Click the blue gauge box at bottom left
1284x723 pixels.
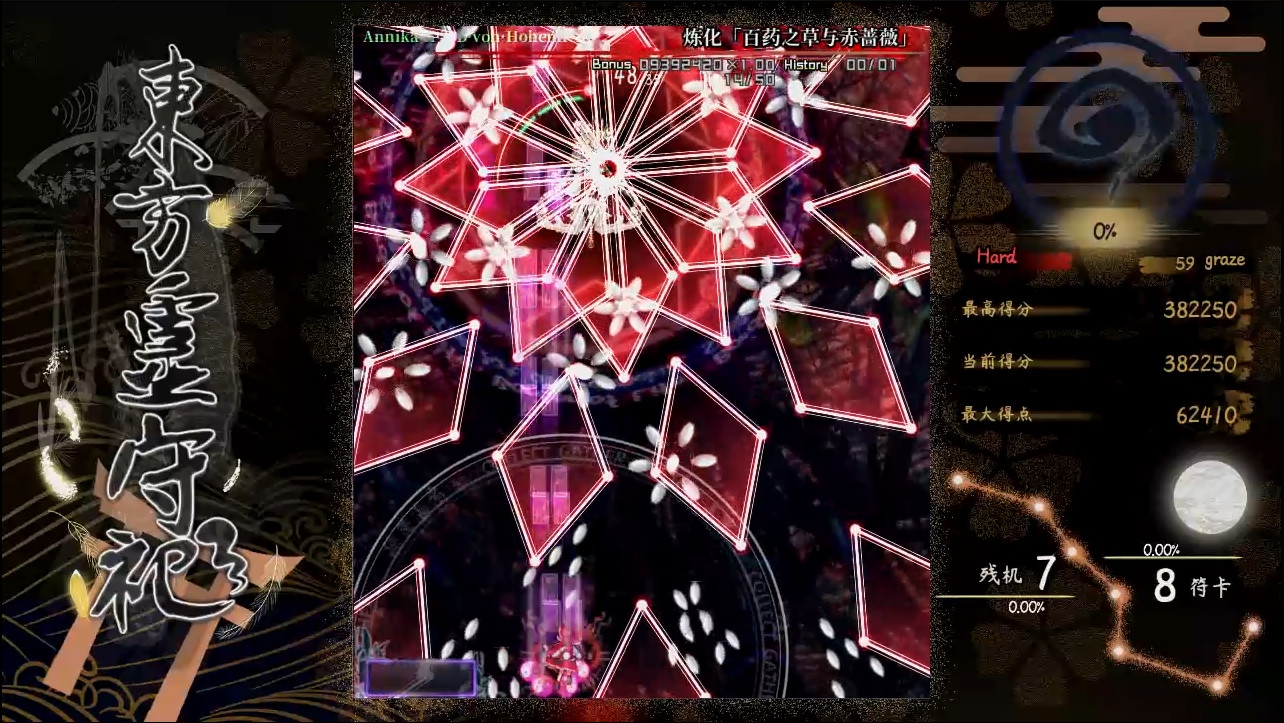tap(420, 678)
